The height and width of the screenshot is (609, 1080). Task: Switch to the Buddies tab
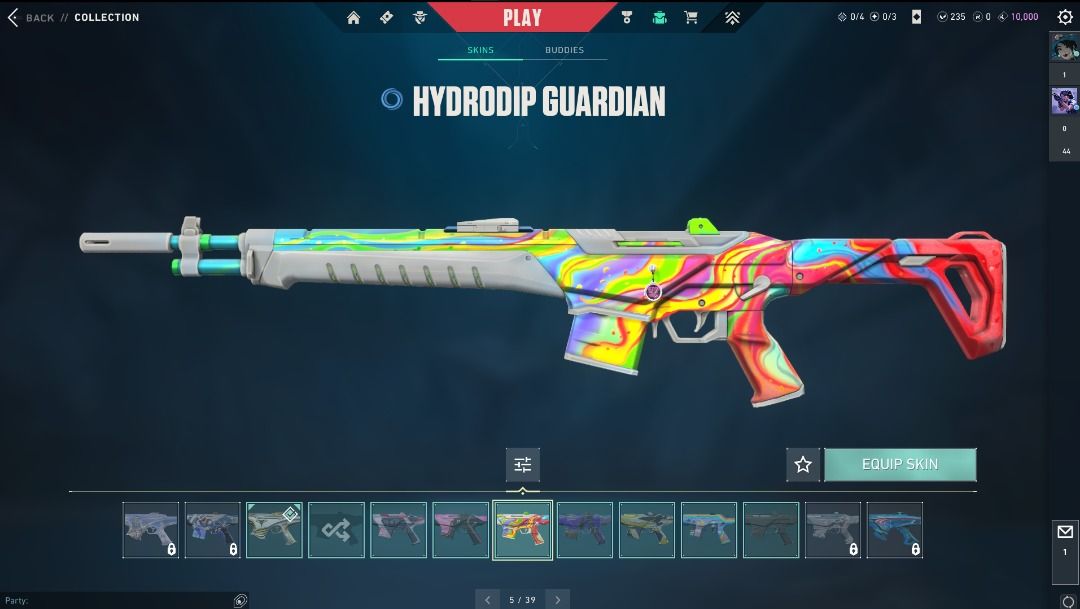pos(564,50)
